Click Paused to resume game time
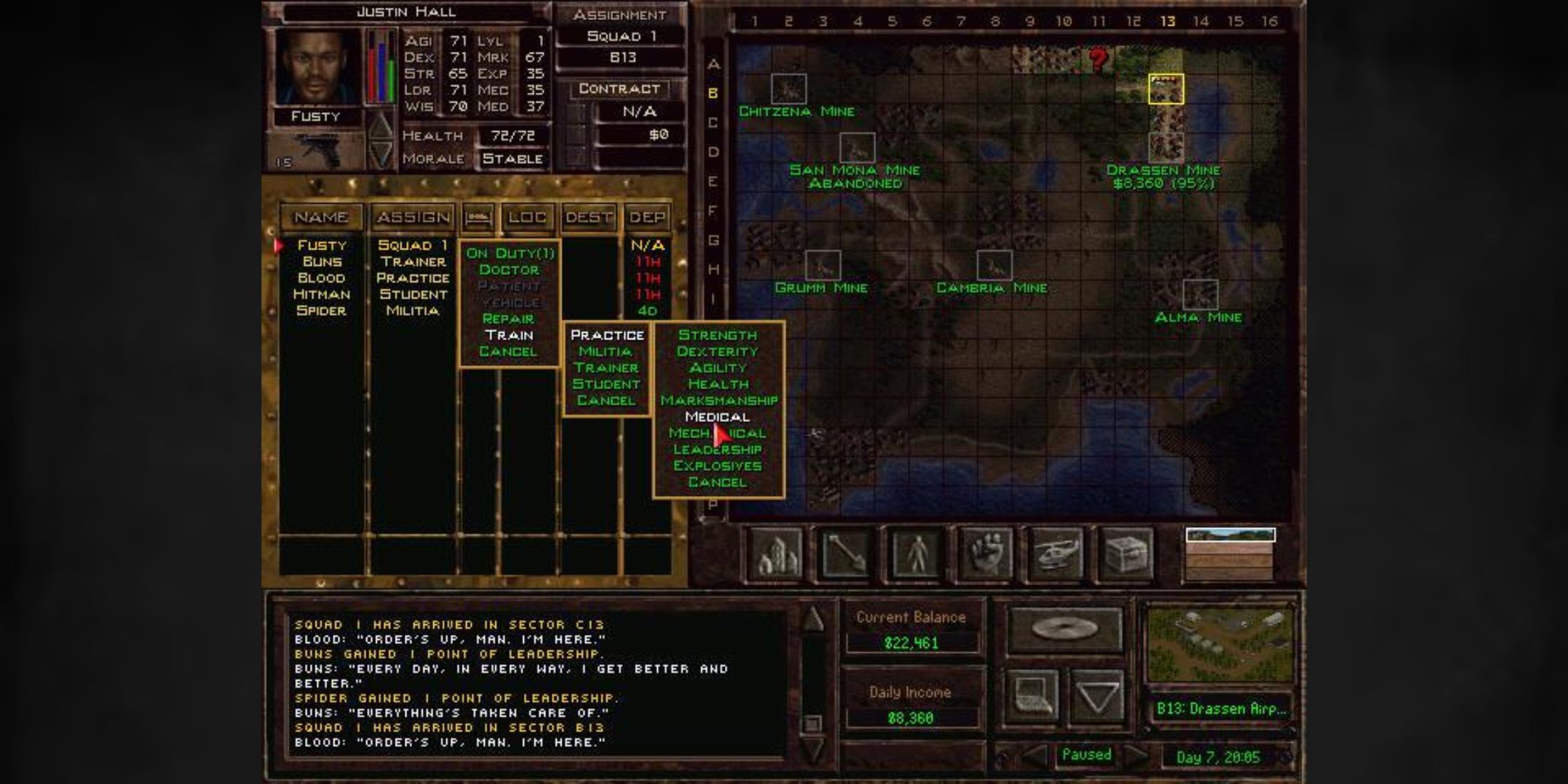 click(1086, 754)
